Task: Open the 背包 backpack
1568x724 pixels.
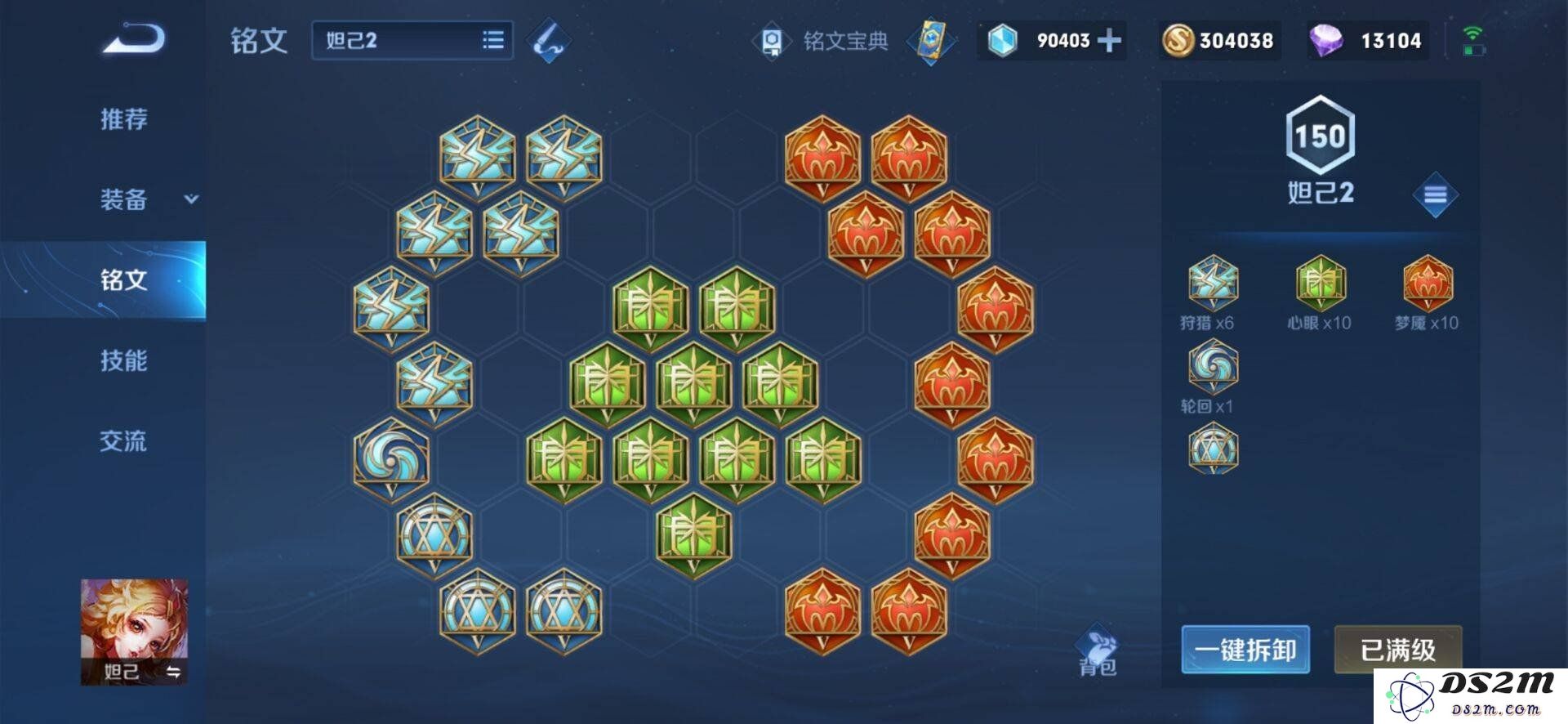Action: coord(1097,652)
